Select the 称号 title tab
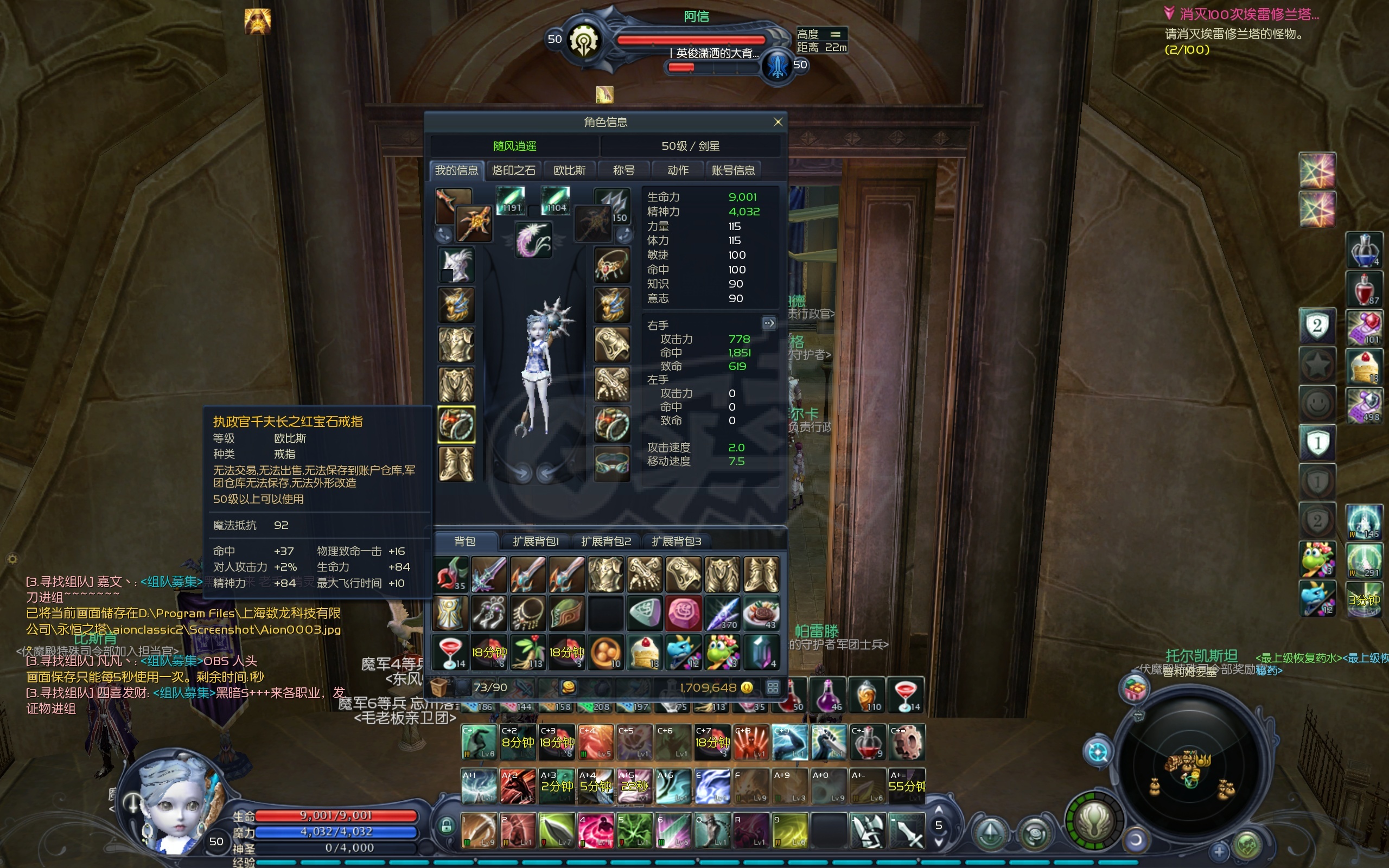This screenshot has height=868, width=1389. (x=623, y=170)
